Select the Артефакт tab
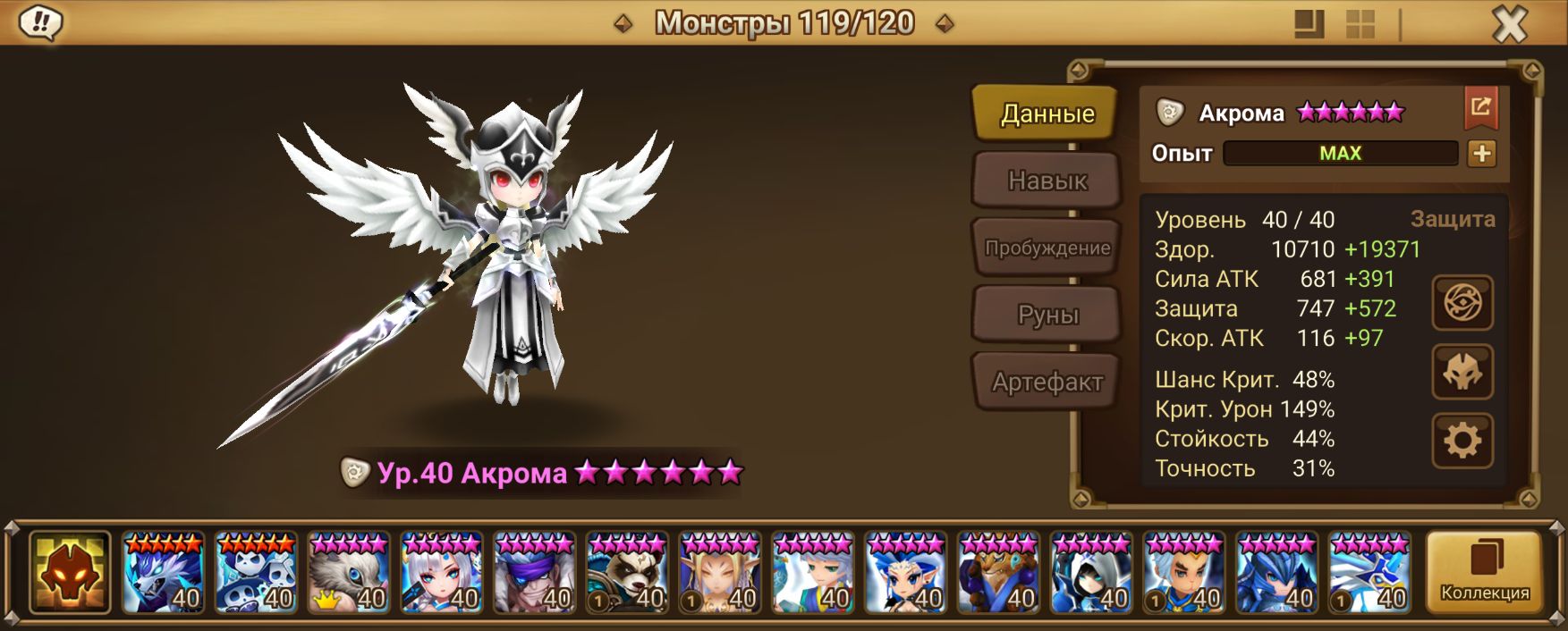Screen dimensions: 1568x631 1047,382
